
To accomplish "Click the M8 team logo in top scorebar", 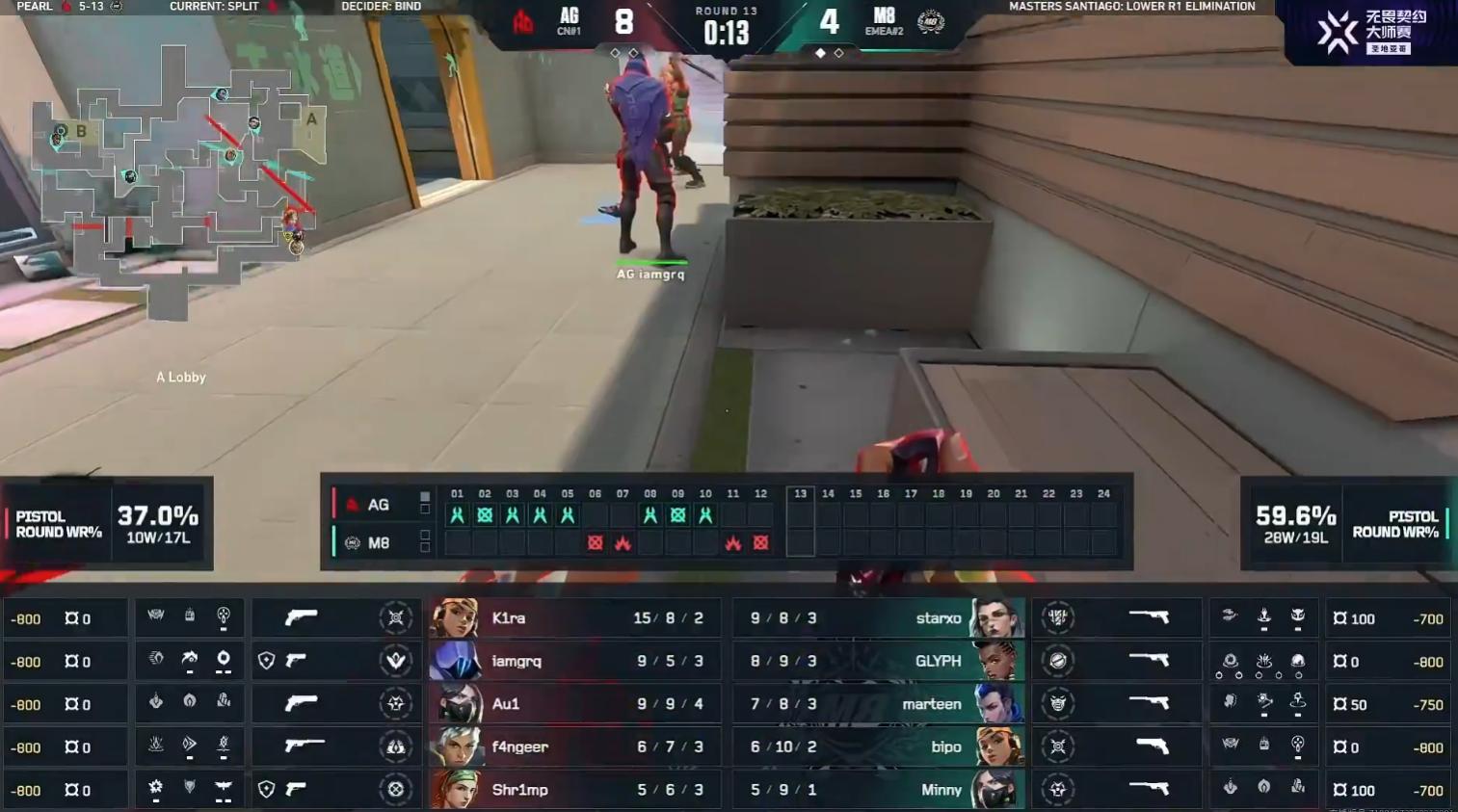I will 930,21.
